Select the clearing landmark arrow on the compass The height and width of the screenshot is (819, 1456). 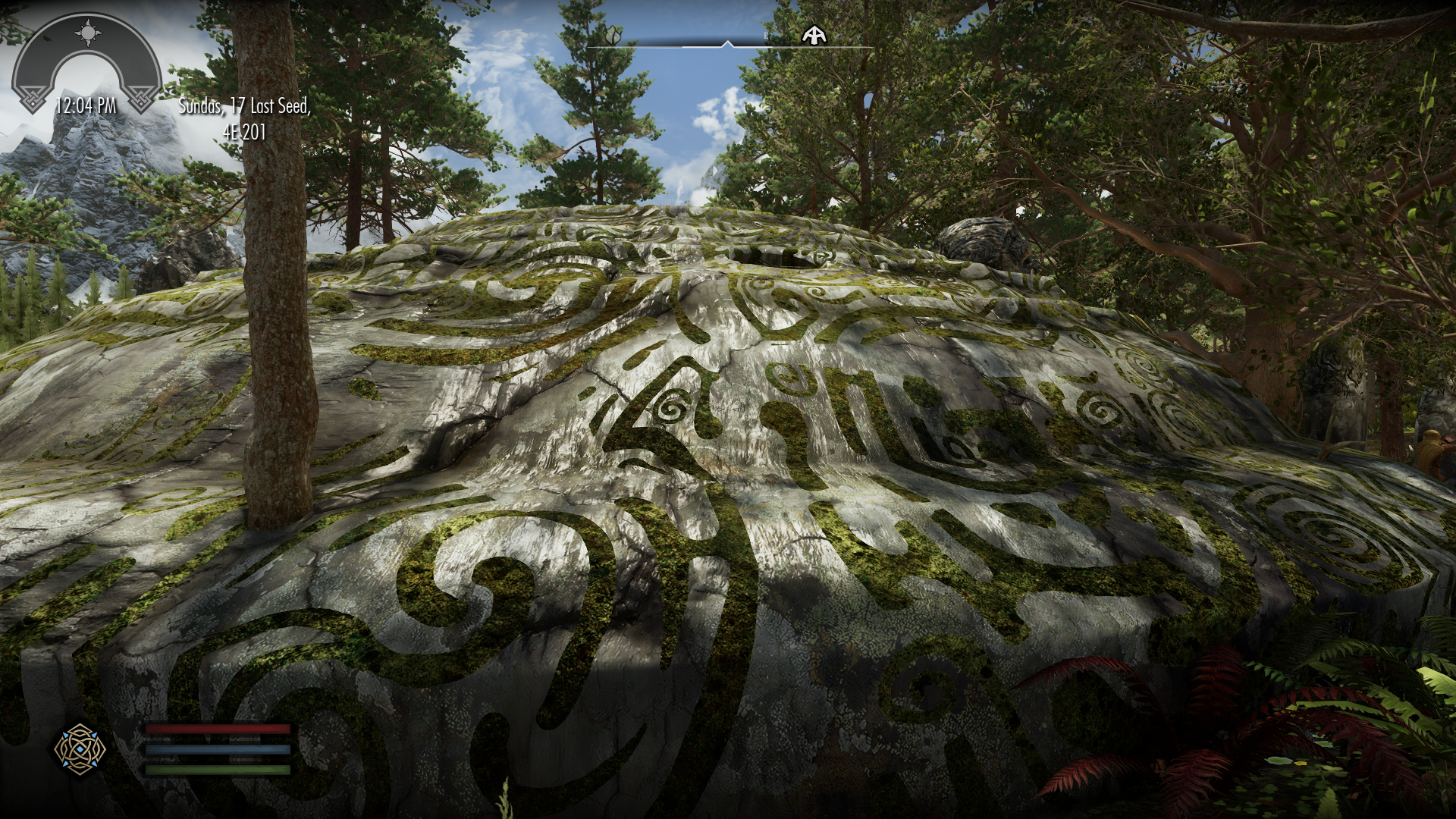coord(814,35)
